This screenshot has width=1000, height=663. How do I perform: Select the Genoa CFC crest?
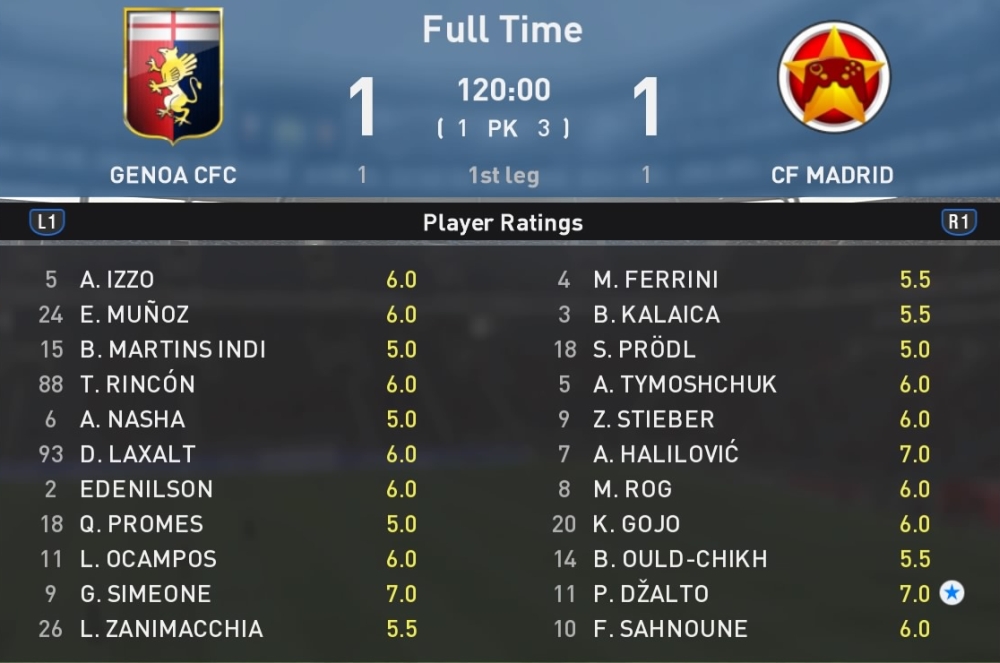tap(173, 75)
